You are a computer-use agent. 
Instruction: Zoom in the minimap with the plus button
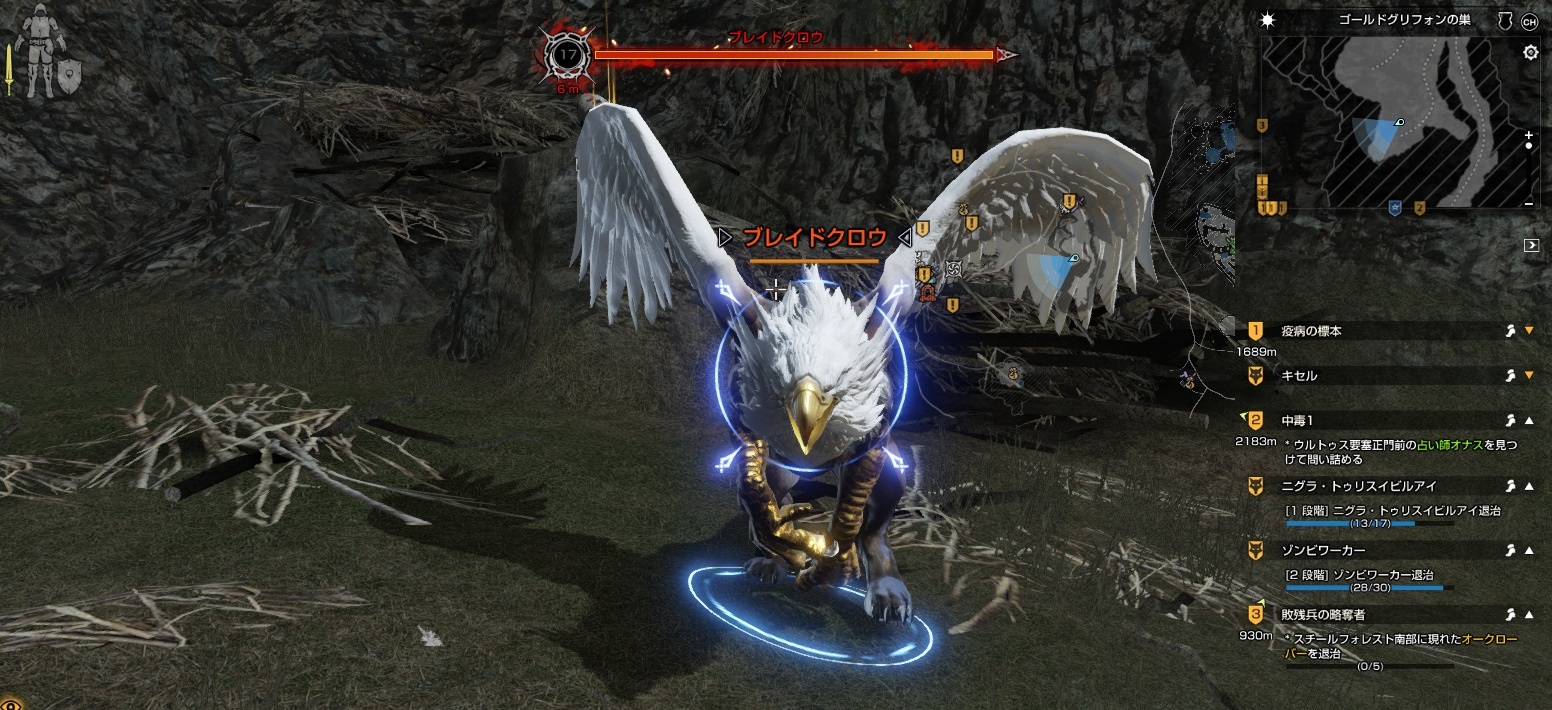1529,134
